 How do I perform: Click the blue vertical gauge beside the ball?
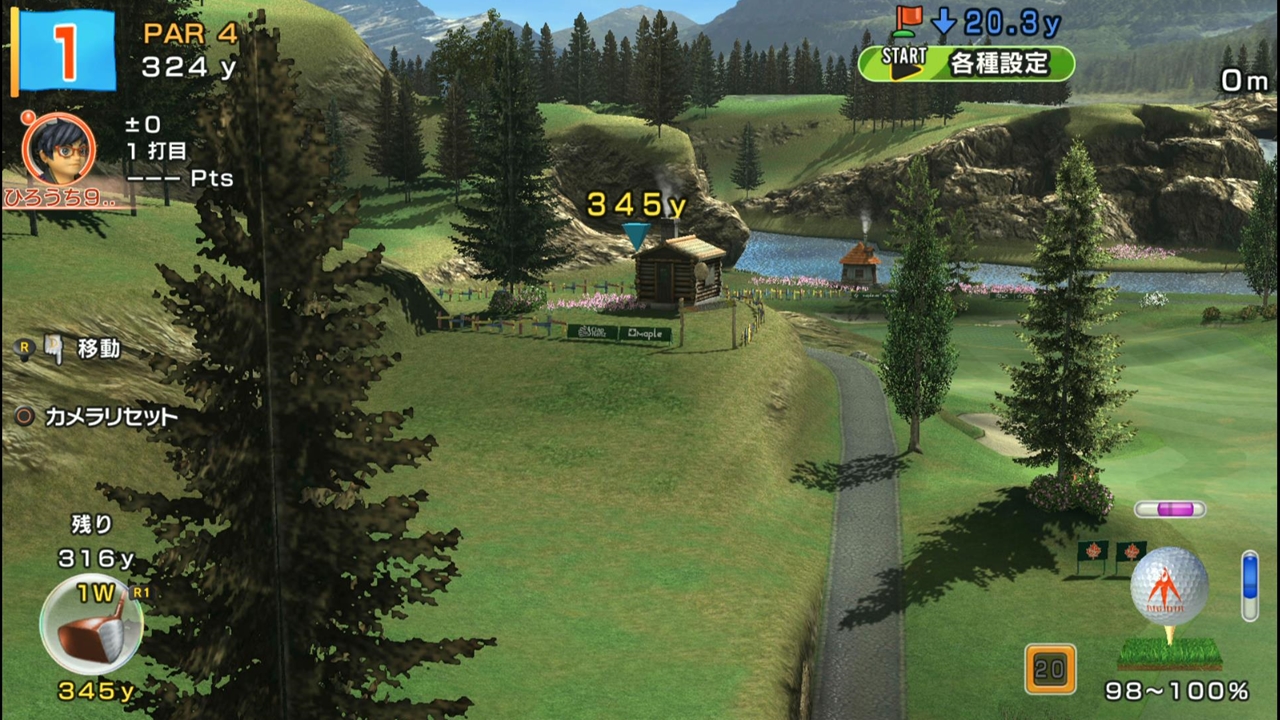coord(1249,585)
